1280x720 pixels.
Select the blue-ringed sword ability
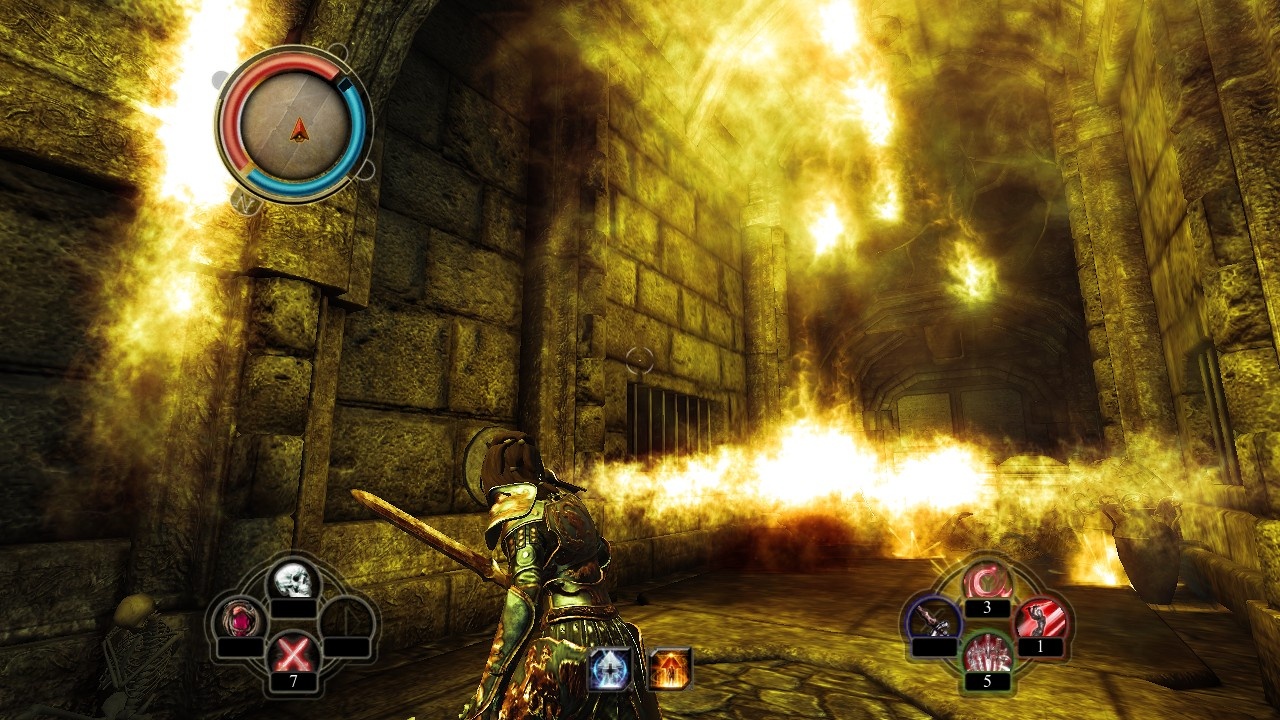(x=934, y=621)
